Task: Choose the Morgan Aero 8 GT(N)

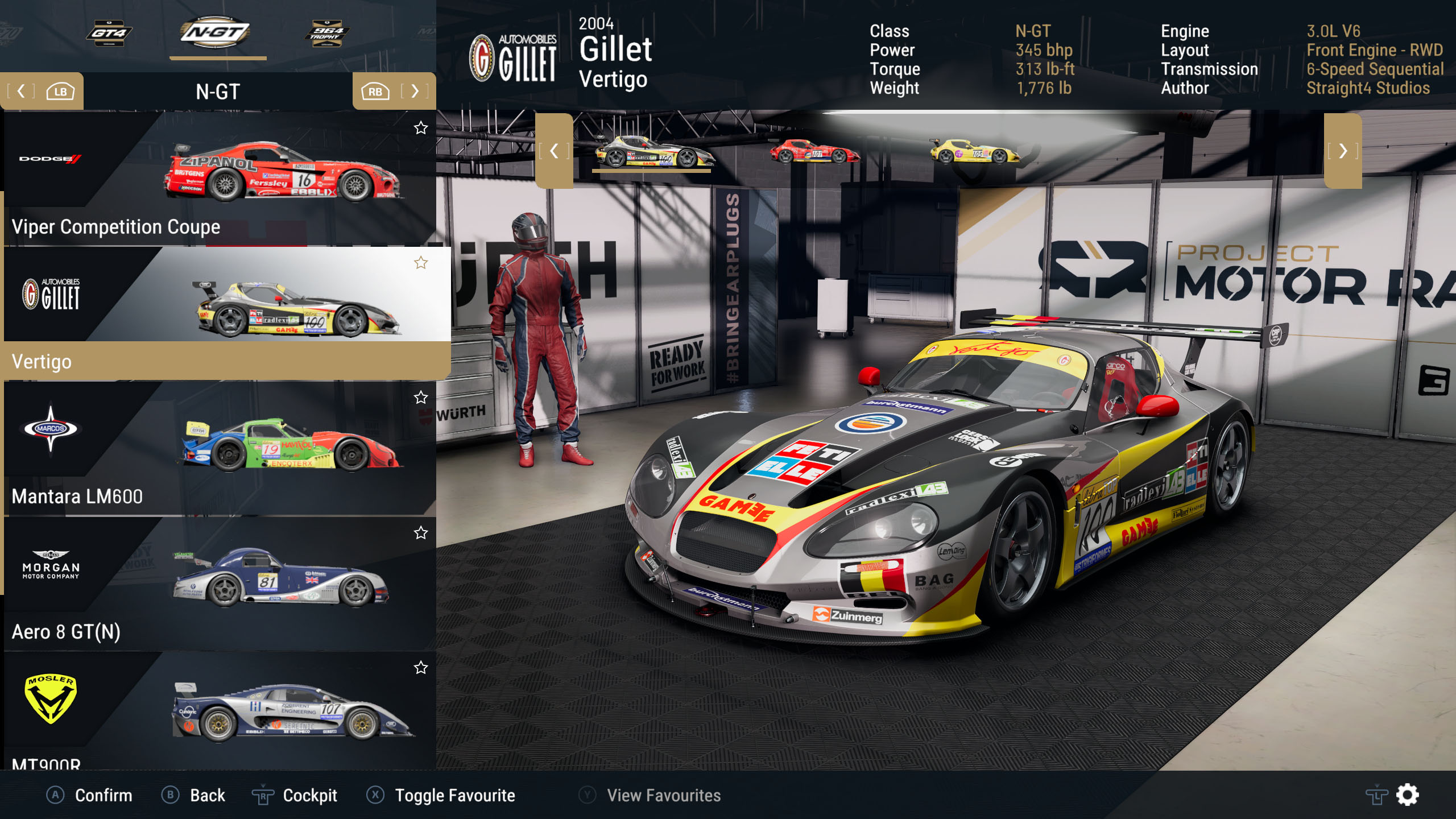Action: point(220,584)
